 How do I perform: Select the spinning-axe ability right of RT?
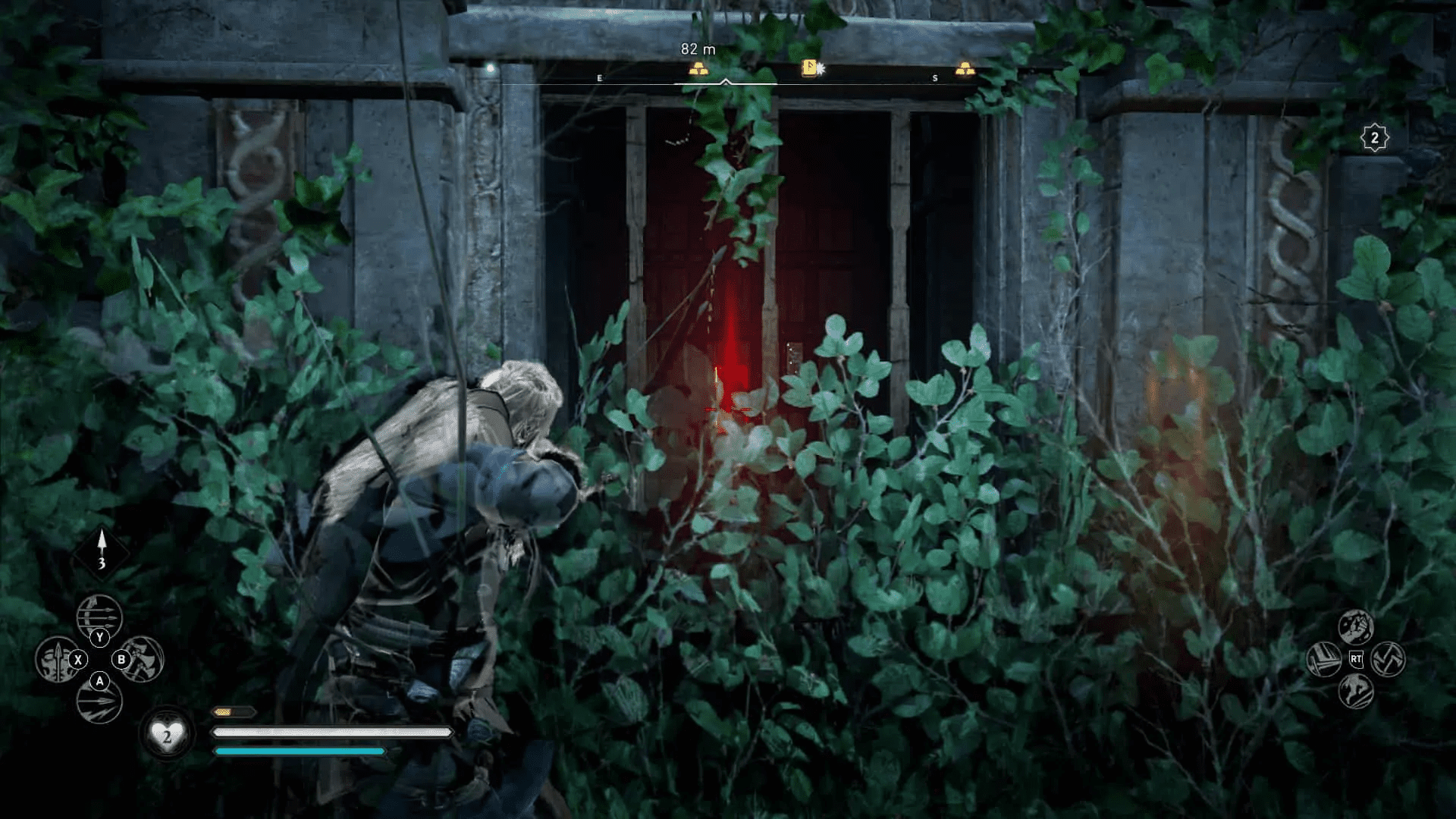(1389, 658)
